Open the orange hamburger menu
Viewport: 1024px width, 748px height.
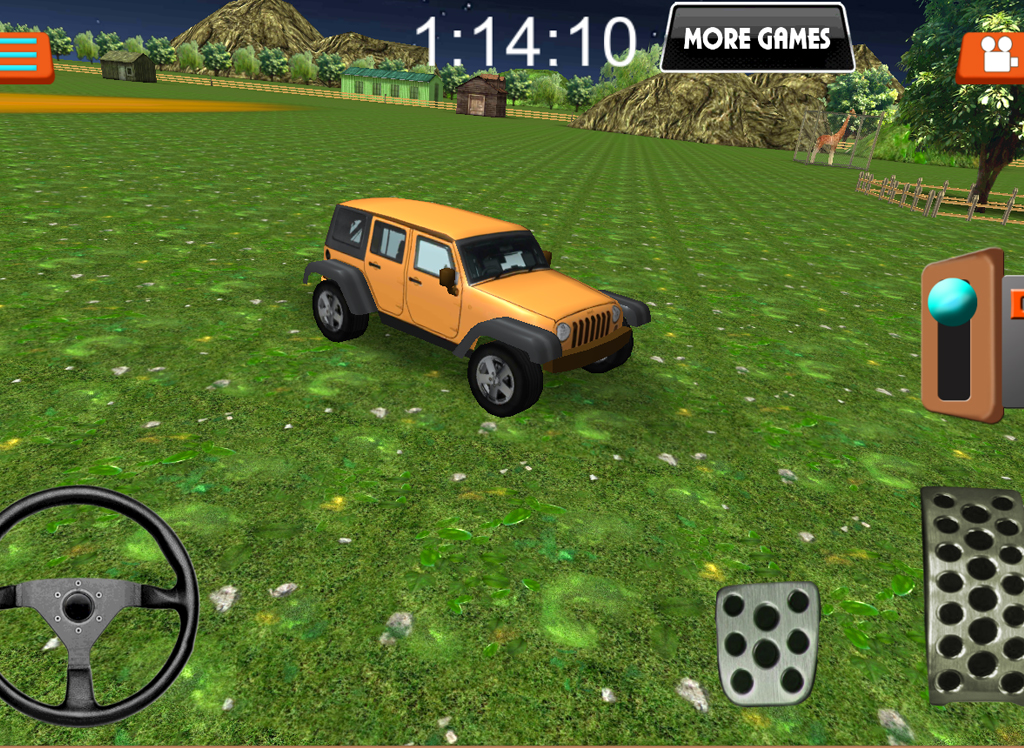coord(25,57)
